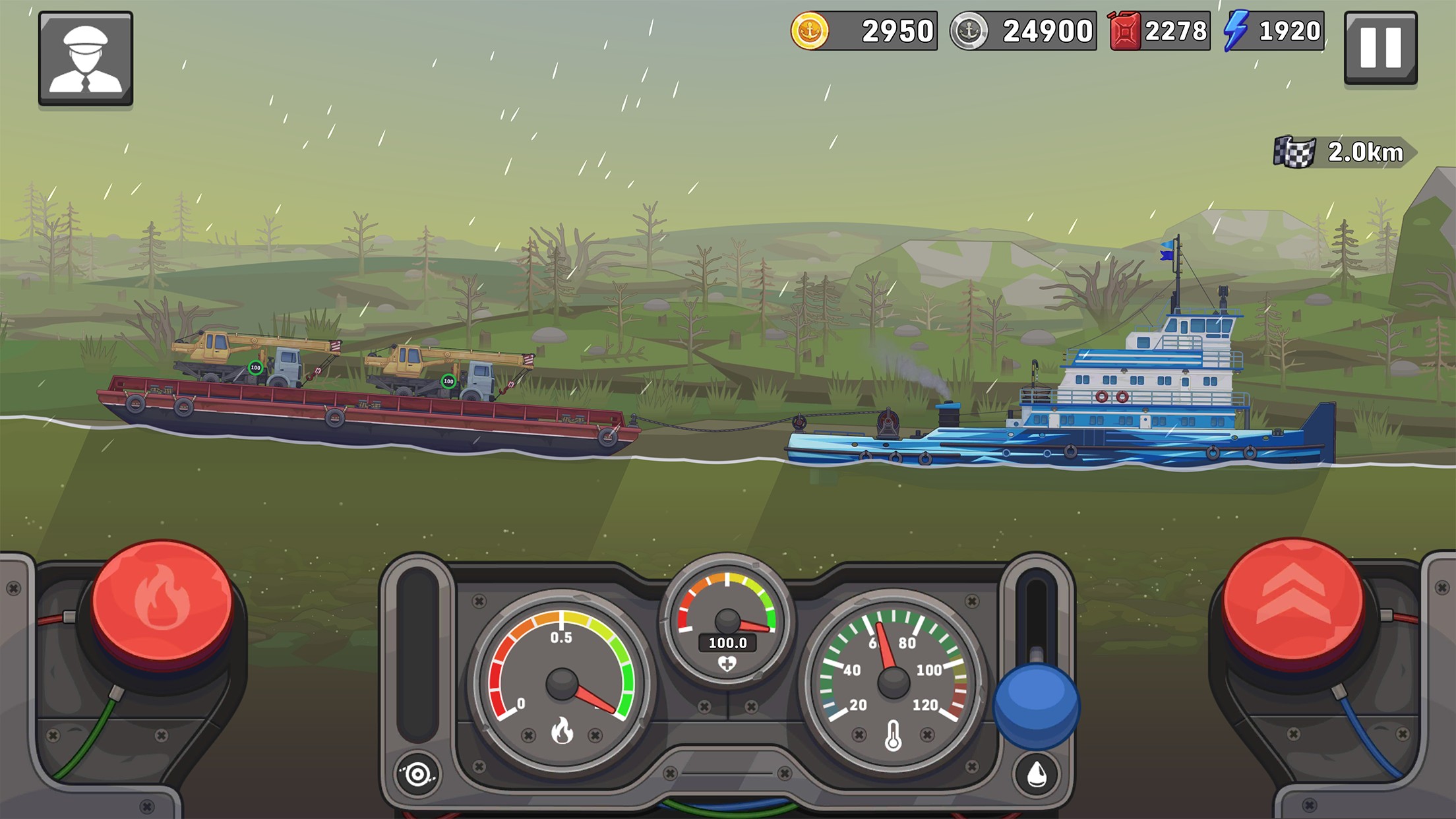The image size is (1456, 819).
Task: Click the checkered flag distance marker
Action: (x=1293, y=152)
